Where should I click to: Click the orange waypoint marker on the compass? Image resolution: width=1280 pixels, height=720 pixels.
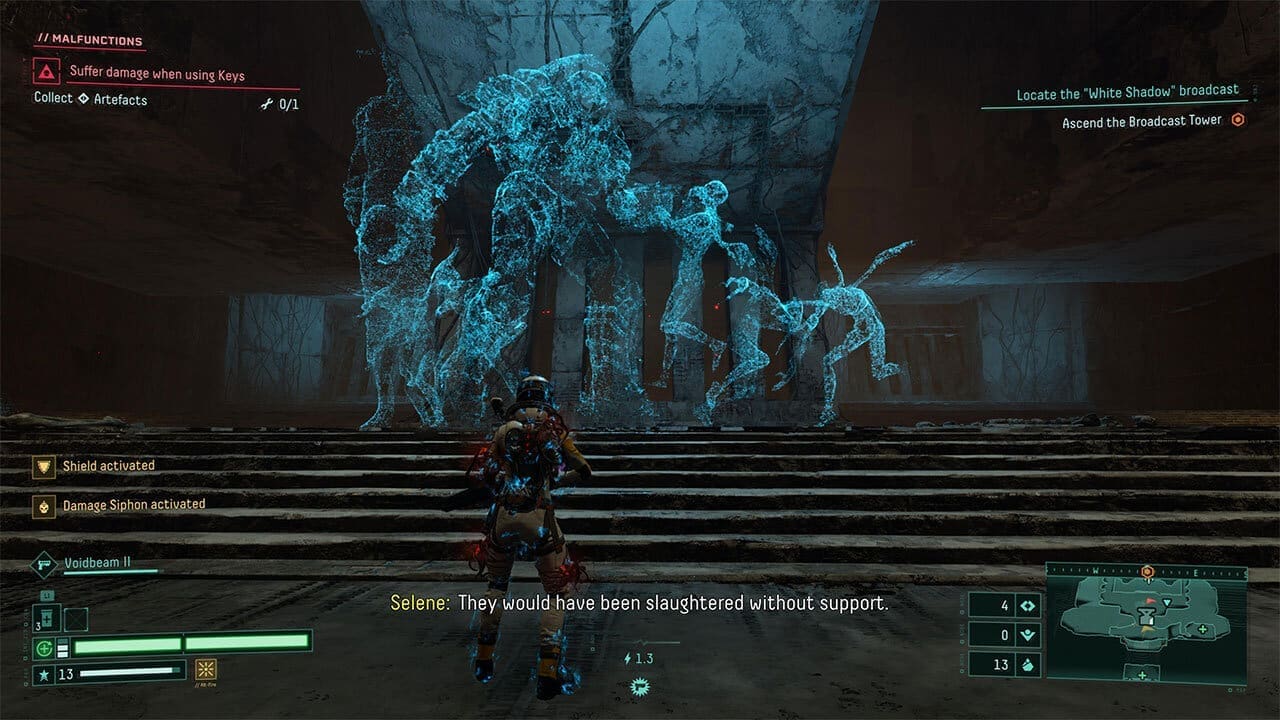[1147, 571]
